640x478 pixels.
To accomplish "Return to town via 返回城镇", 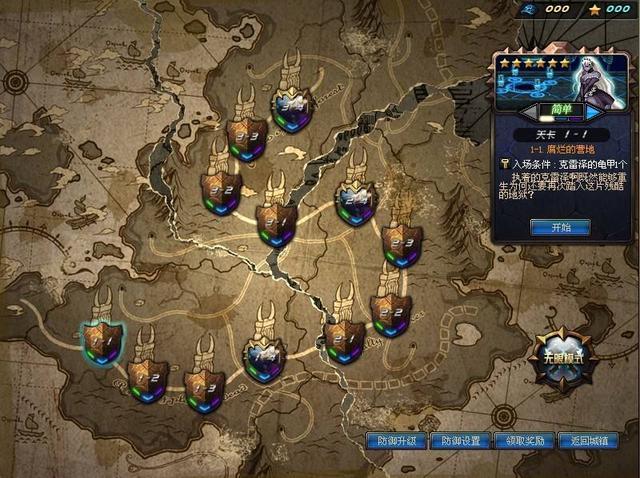I will 587,440.
